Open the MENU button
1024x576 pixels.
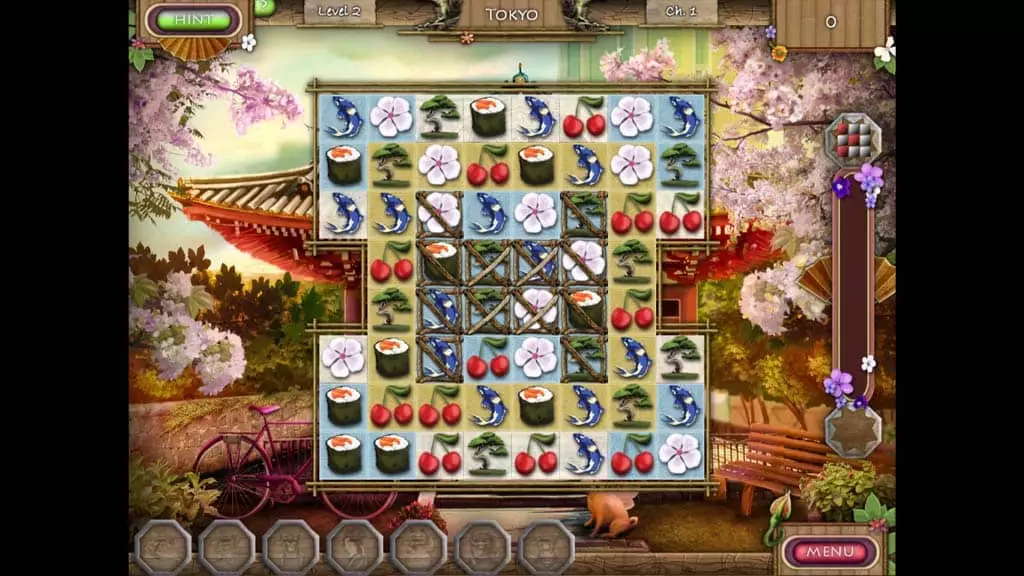829,551
